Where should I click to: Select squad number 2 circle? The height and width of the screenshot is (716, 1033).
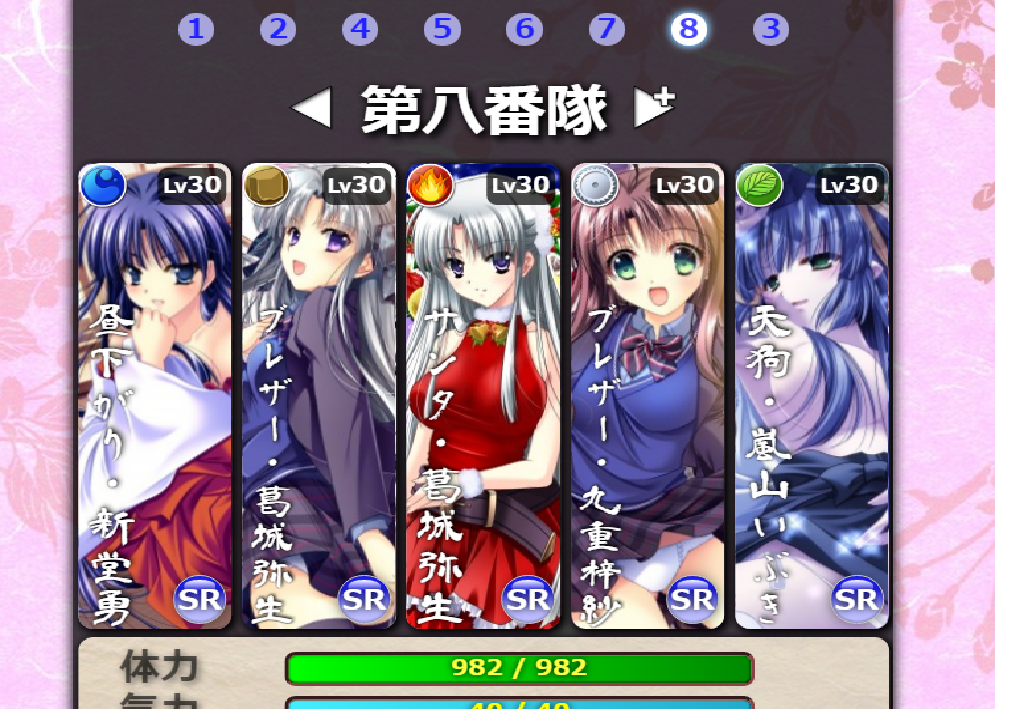278,29
